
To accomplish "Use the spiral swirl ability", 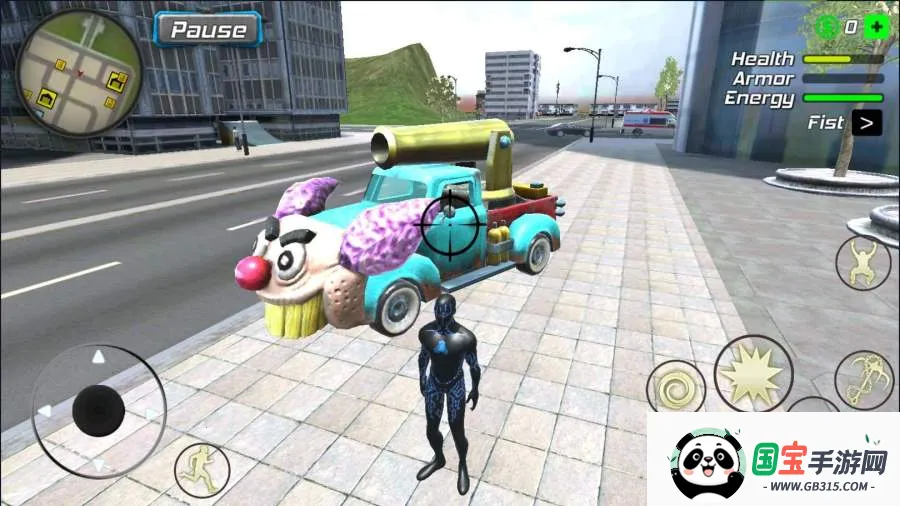I will pos(675,388).
